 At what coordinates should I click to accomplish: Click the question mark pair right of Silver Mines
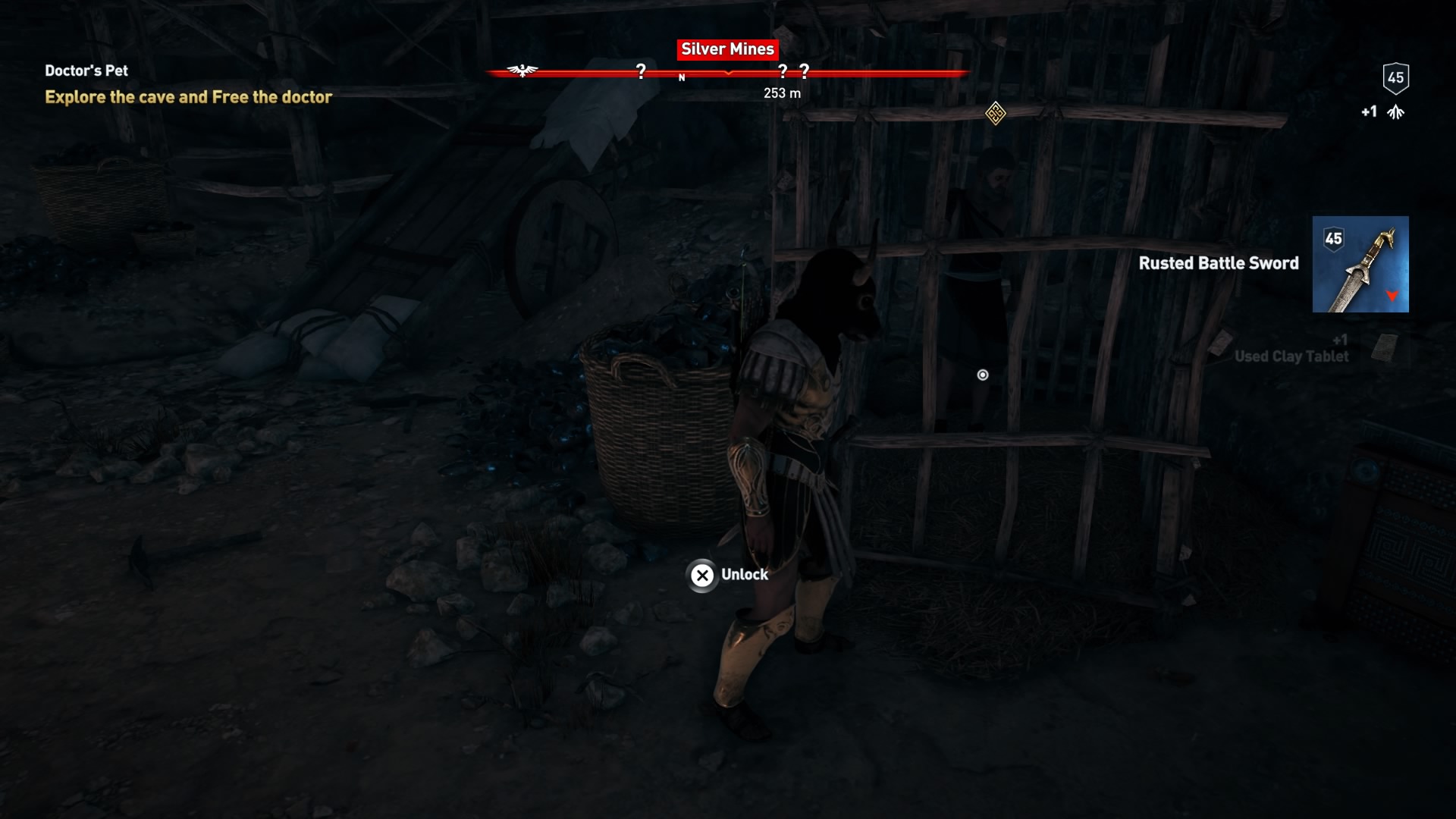792,71
